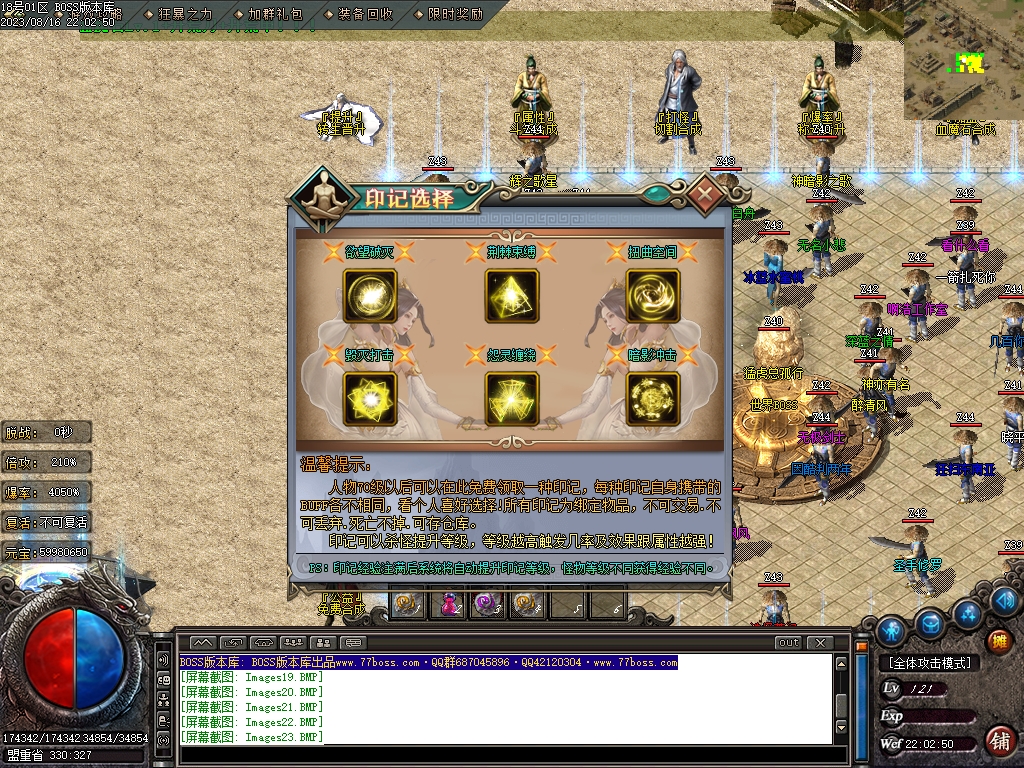The height and width of the screenshot is (768, 1024).
Task: Pick the 扭曲空间 swirl imprint
Action: [653, 296]
